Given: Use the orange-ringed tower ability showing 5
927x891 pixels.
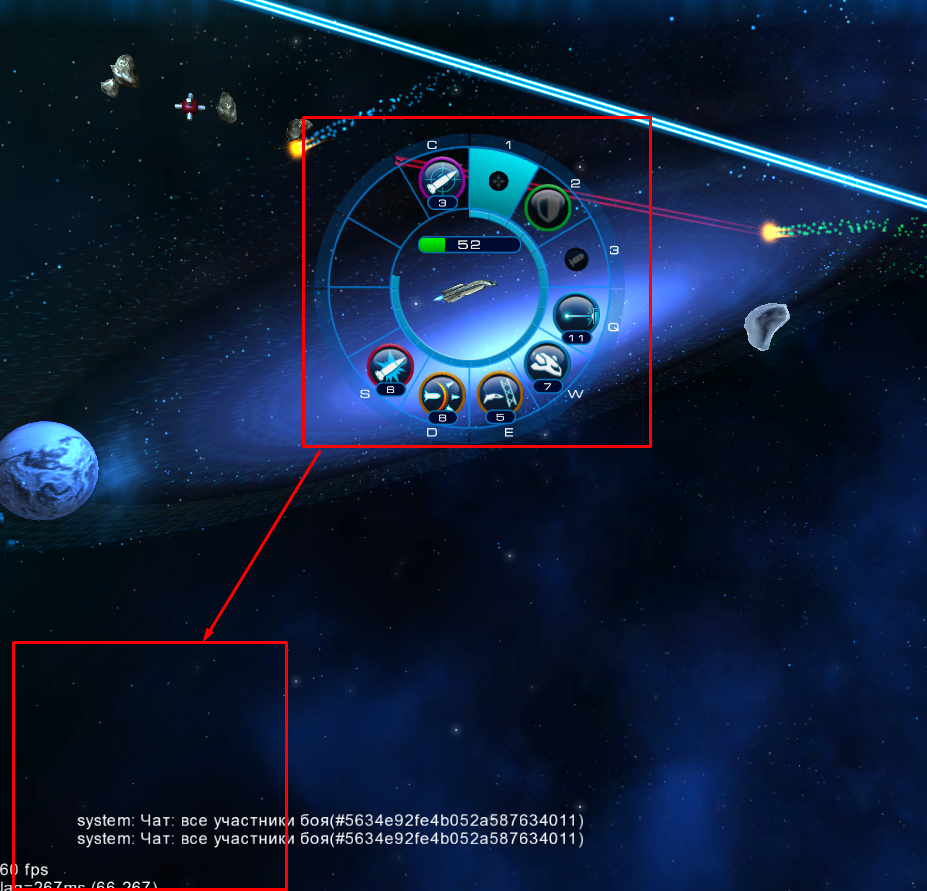Looking at the screenshot, I should [x=499, y=393].
